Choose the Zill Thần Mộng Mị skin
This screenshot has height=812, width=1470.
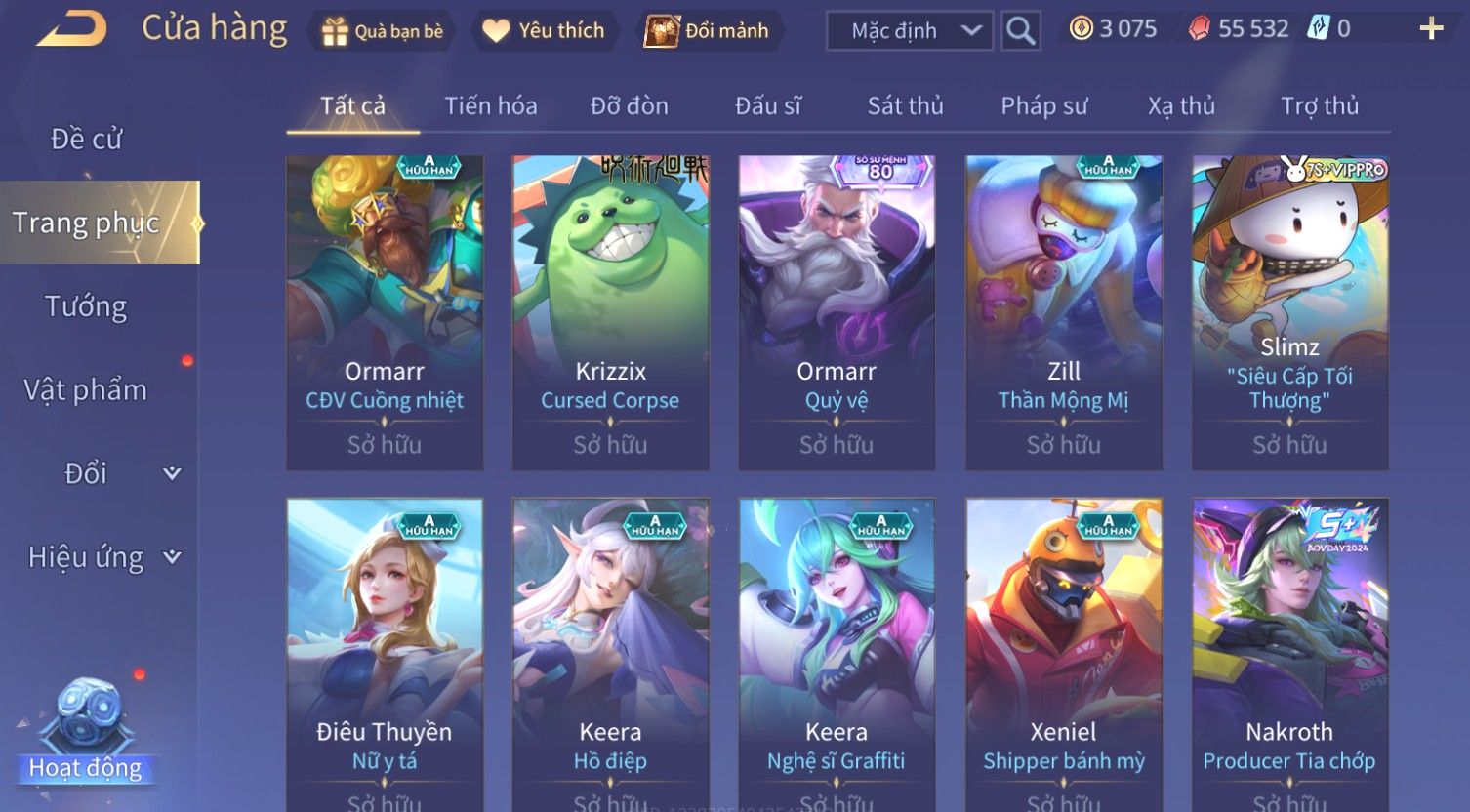[x=1063, y=312]
